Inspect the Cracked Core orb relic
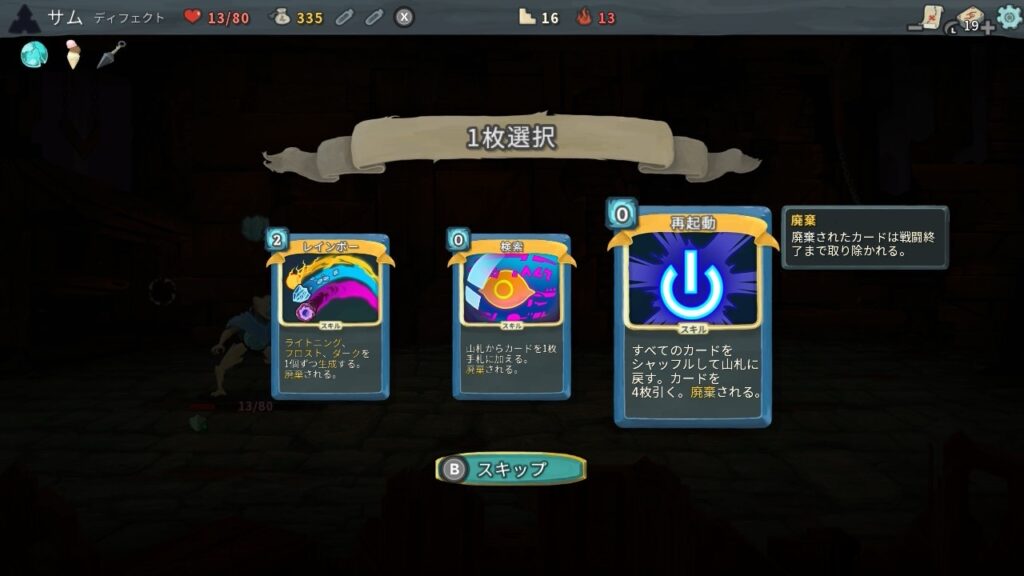The width and height of the screenshot is (1024, 576). 35,55
